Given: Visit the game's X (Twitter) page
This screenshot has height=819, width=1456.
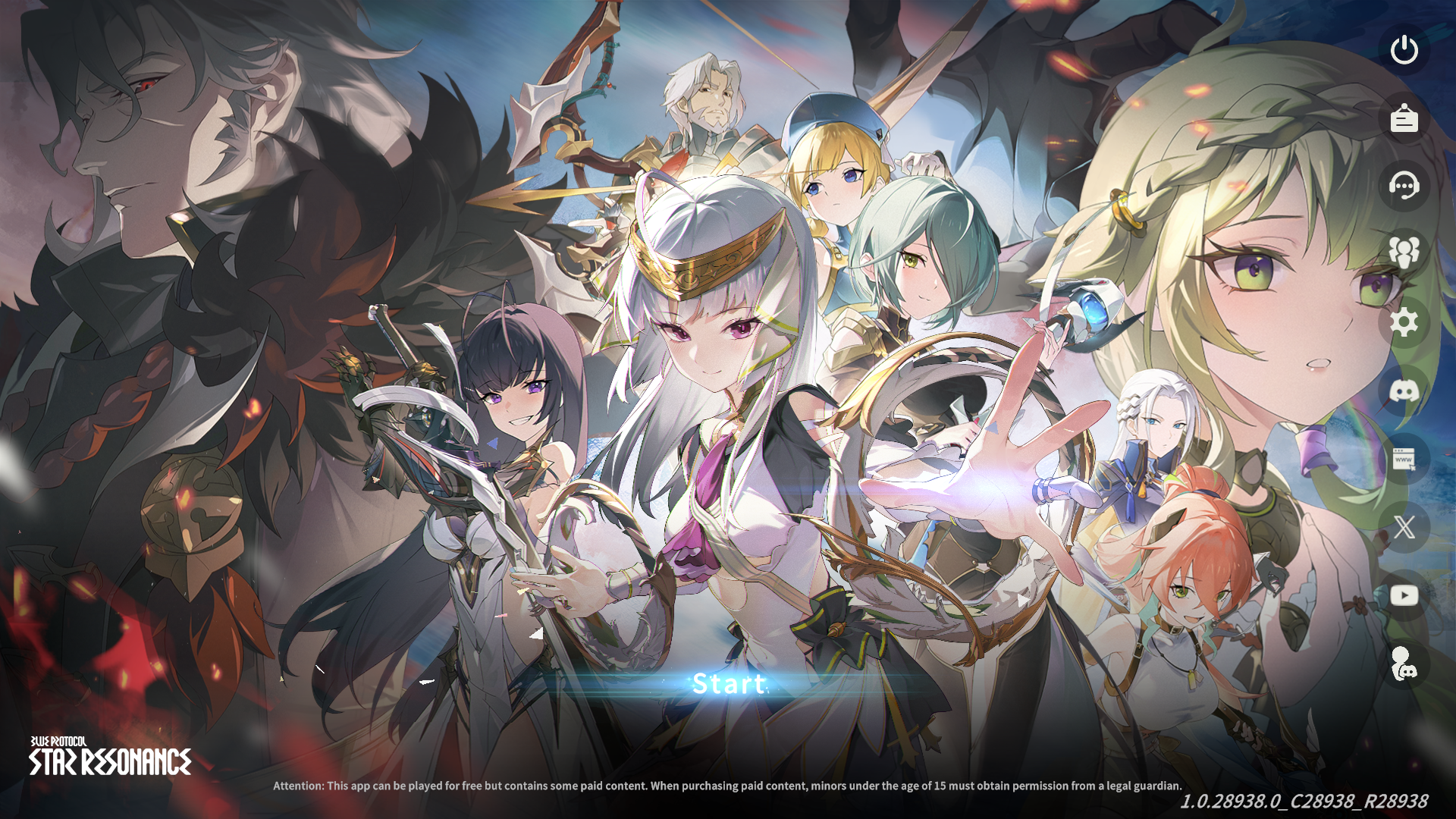Looking at the screenshot, I should 1405,526.
